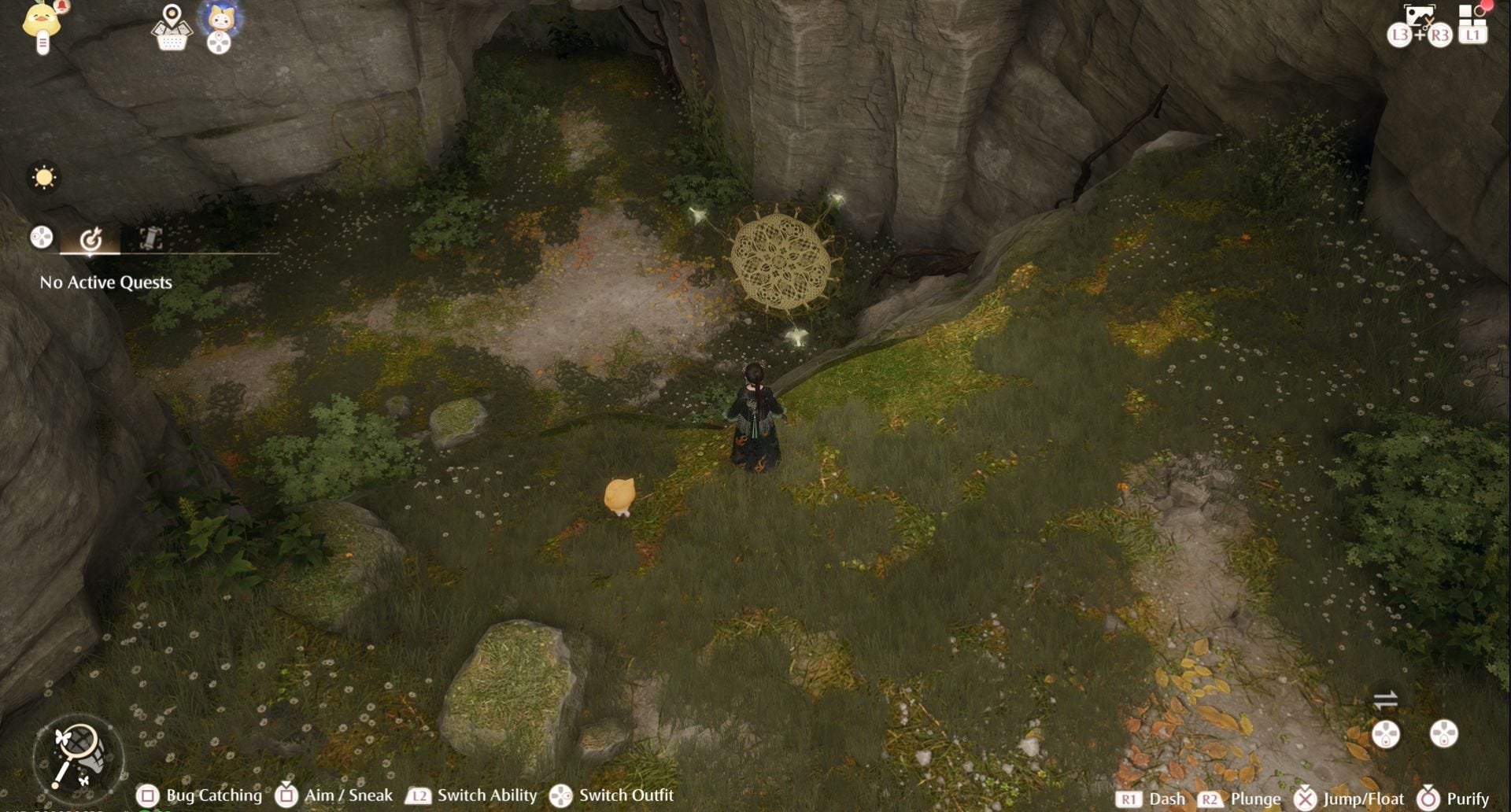Switch to the scroll tracker tab

pyautogui.click(x=150, y=238)
